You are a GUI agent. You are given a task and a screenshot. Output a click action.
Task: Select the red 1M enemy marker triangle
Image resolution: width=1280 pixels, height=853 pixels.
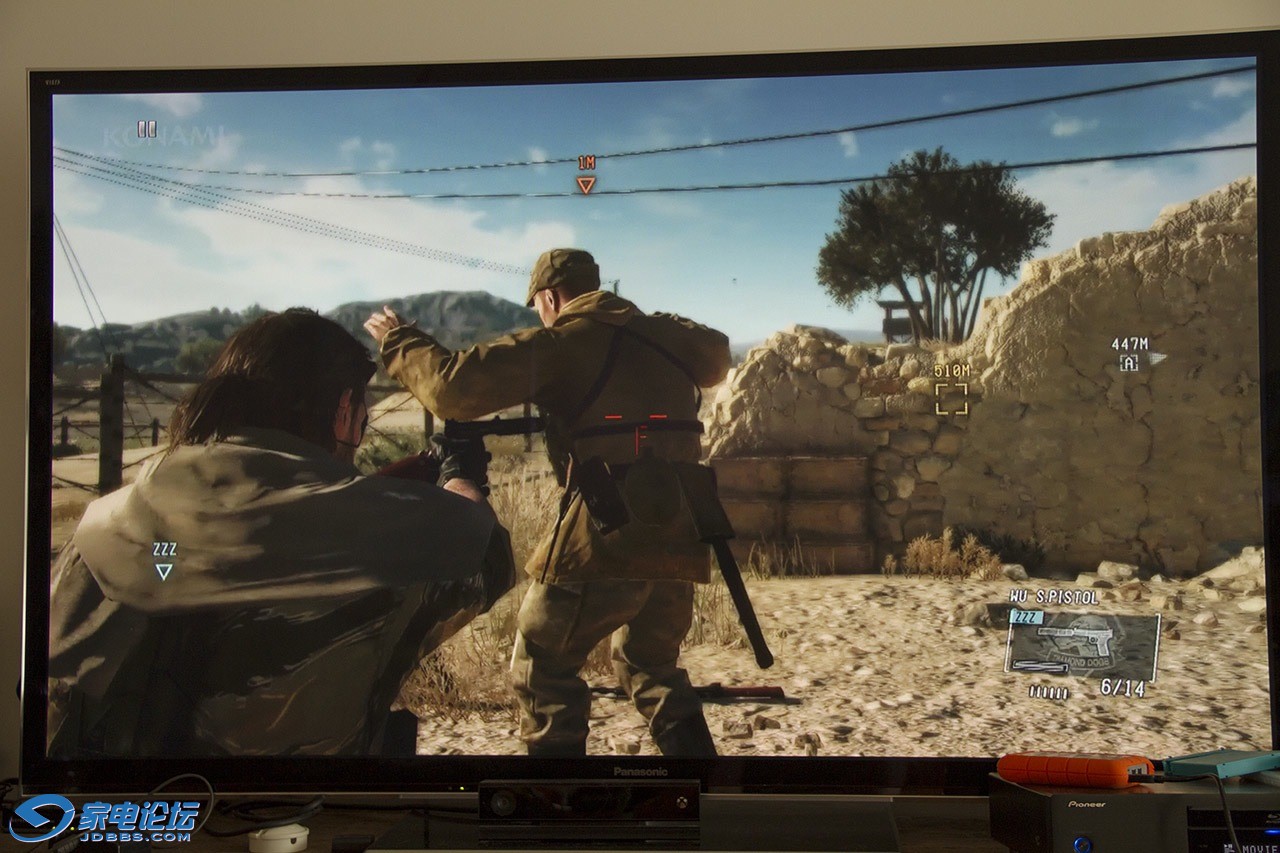coord(586,184)
